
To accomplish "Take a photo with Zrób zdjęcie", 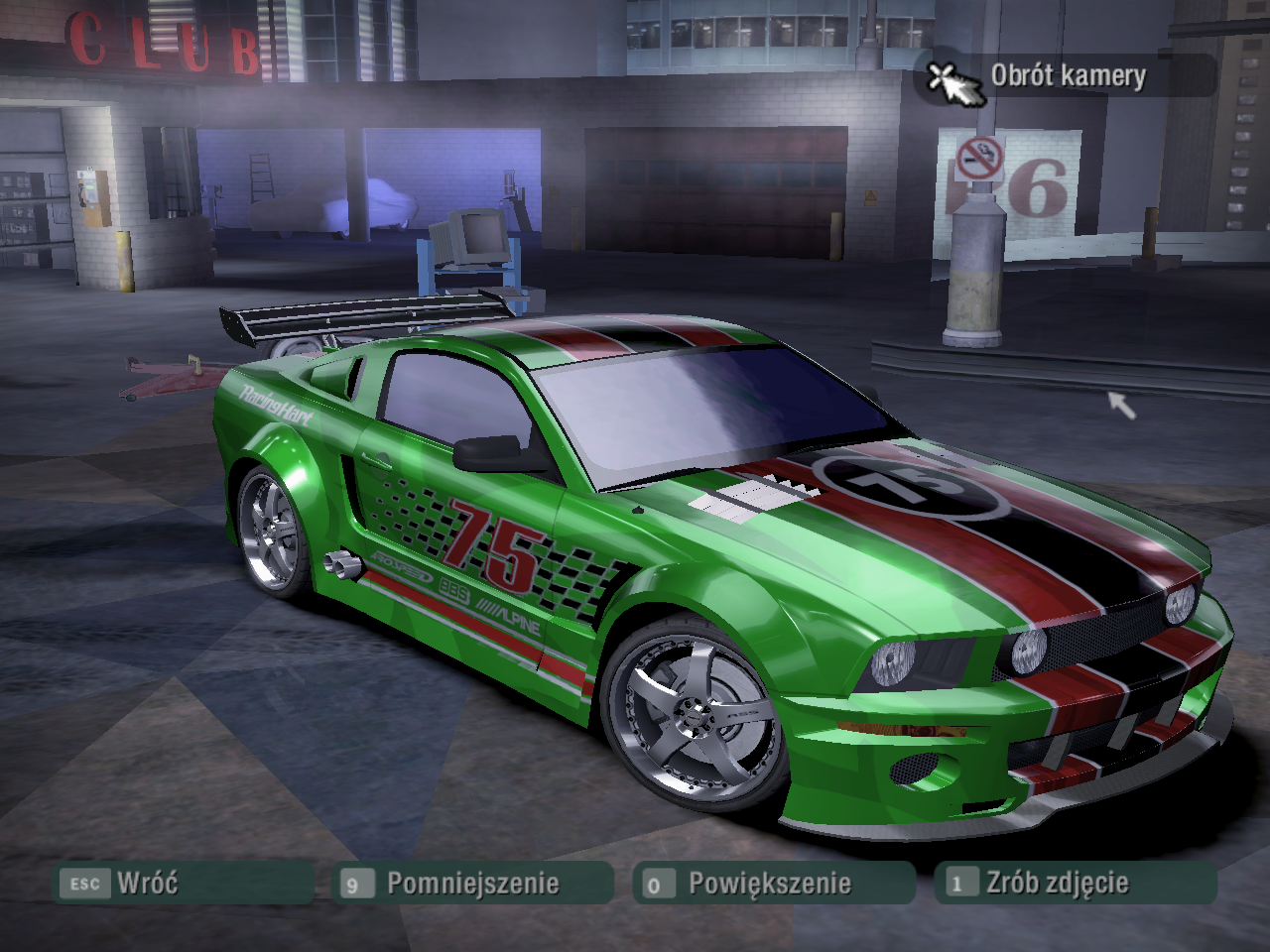I will (1074, 883).
